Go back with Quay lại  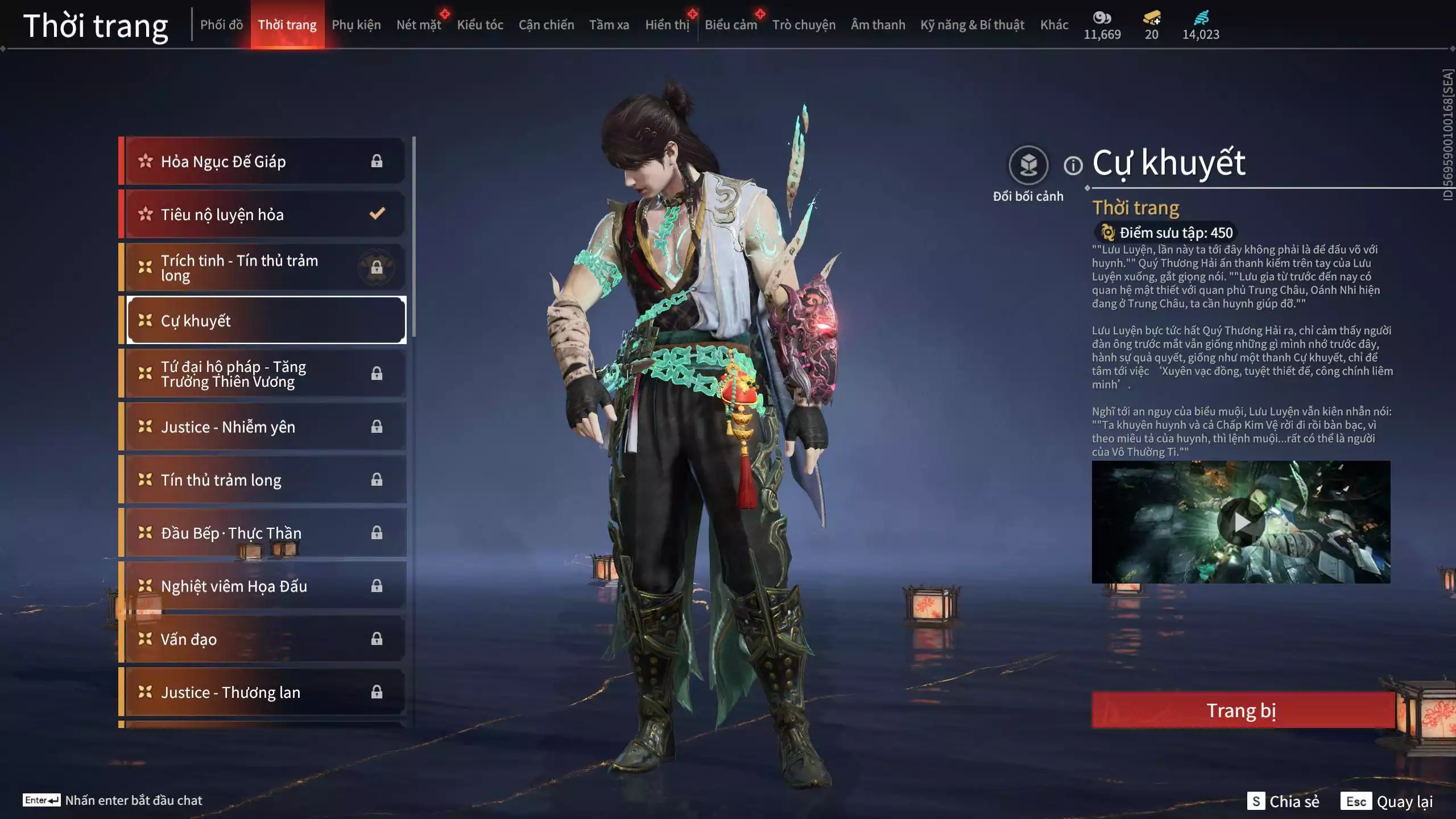[x=1387, y=801]
